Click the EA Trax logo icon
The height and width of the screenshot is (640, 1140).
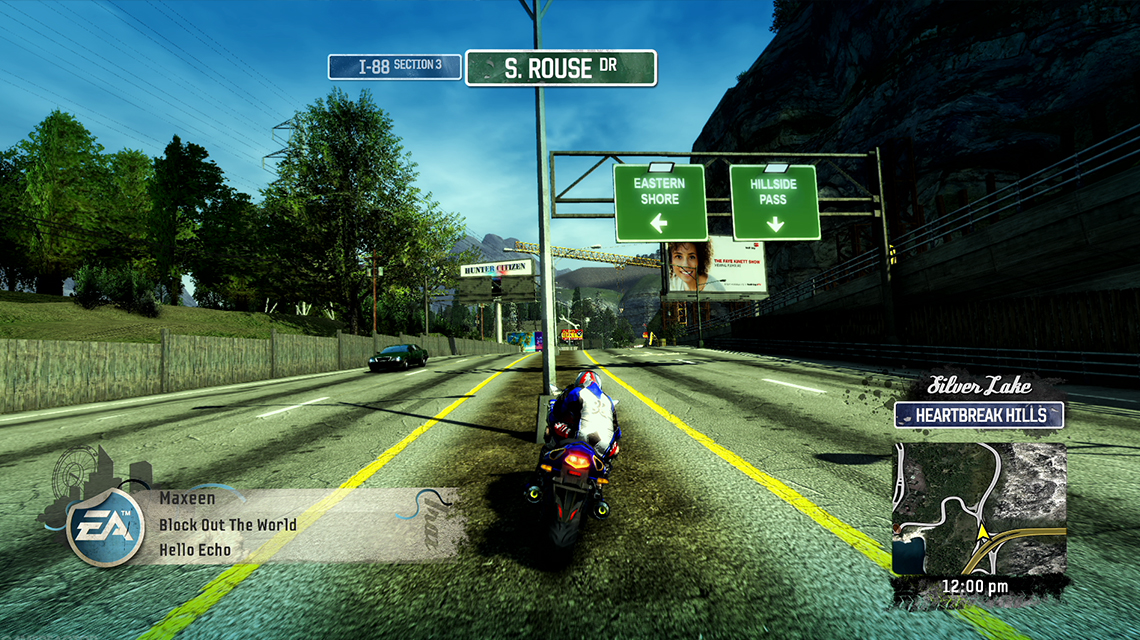click(100, 524)
